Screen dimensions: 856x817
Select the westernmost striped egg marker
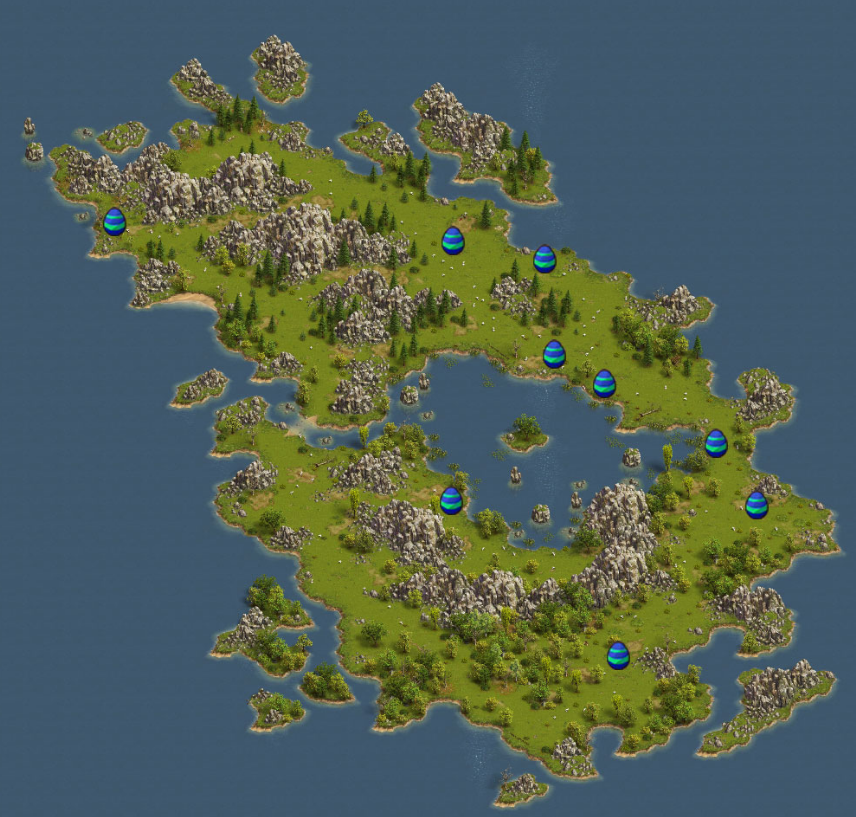[x=115, y=221]
